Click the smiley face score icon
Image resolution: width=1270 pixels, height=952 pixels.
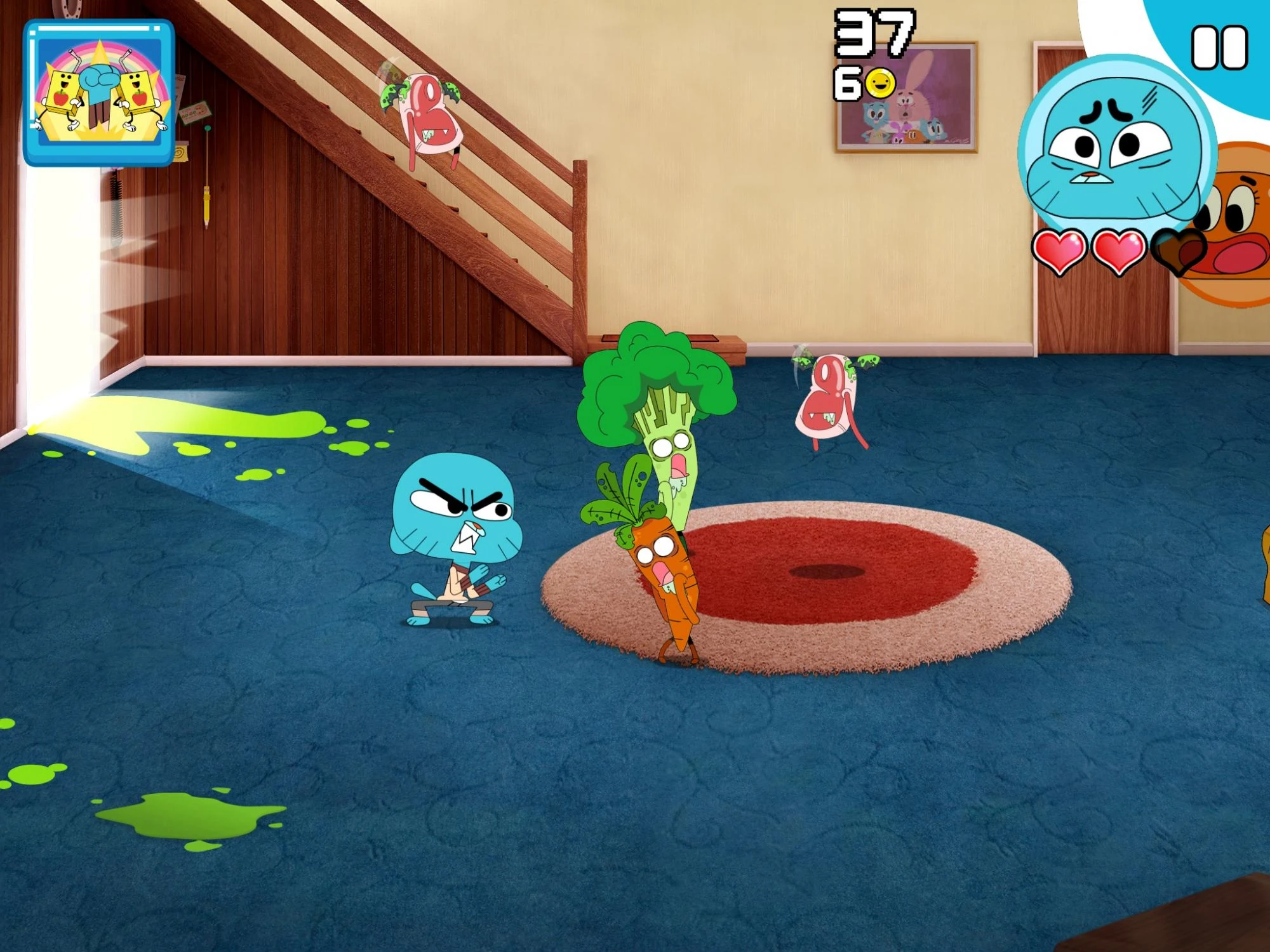(881, 81)
